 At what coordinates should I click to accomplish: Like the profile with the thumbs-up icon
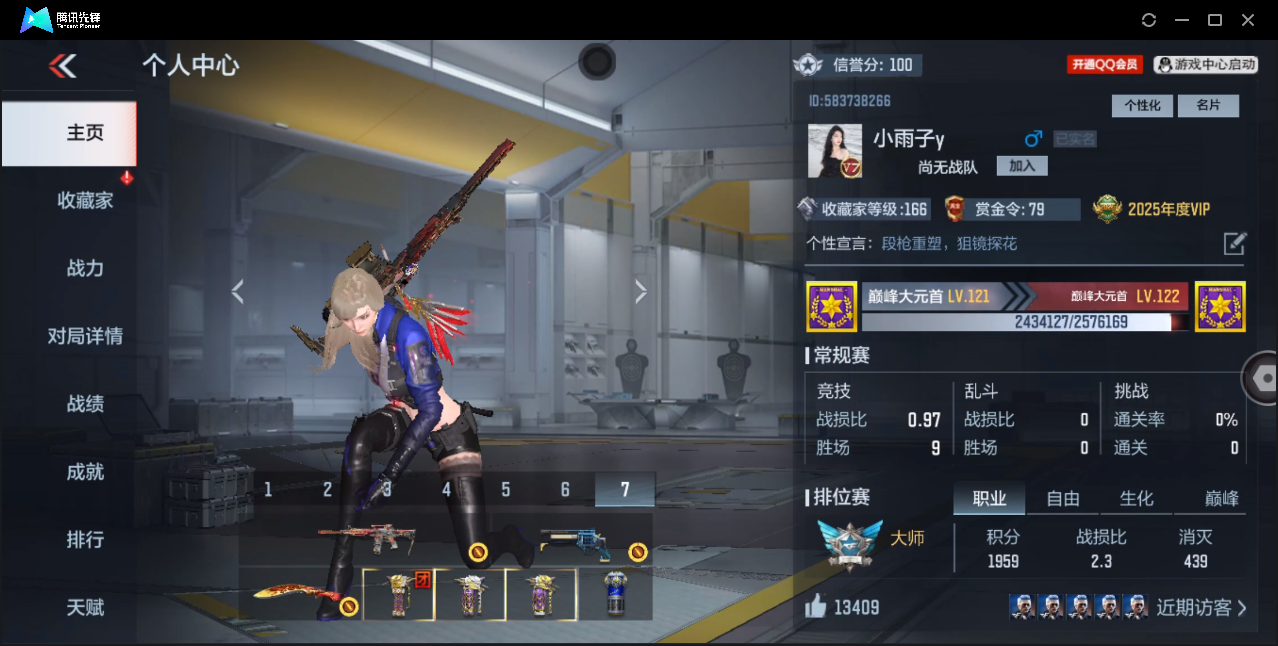tap(816, 607)
